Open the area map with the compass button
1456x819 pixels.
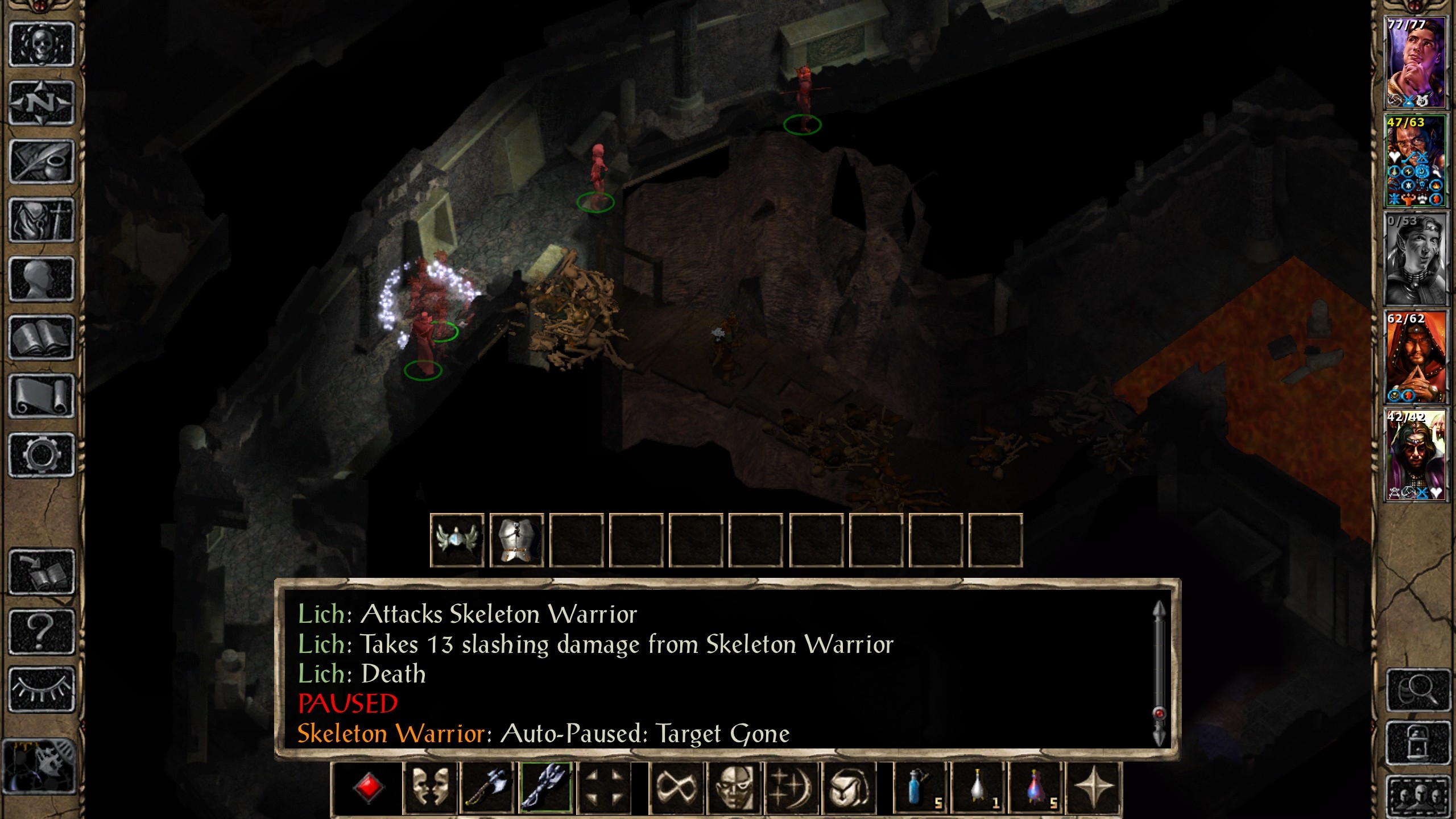click(42, 104)
